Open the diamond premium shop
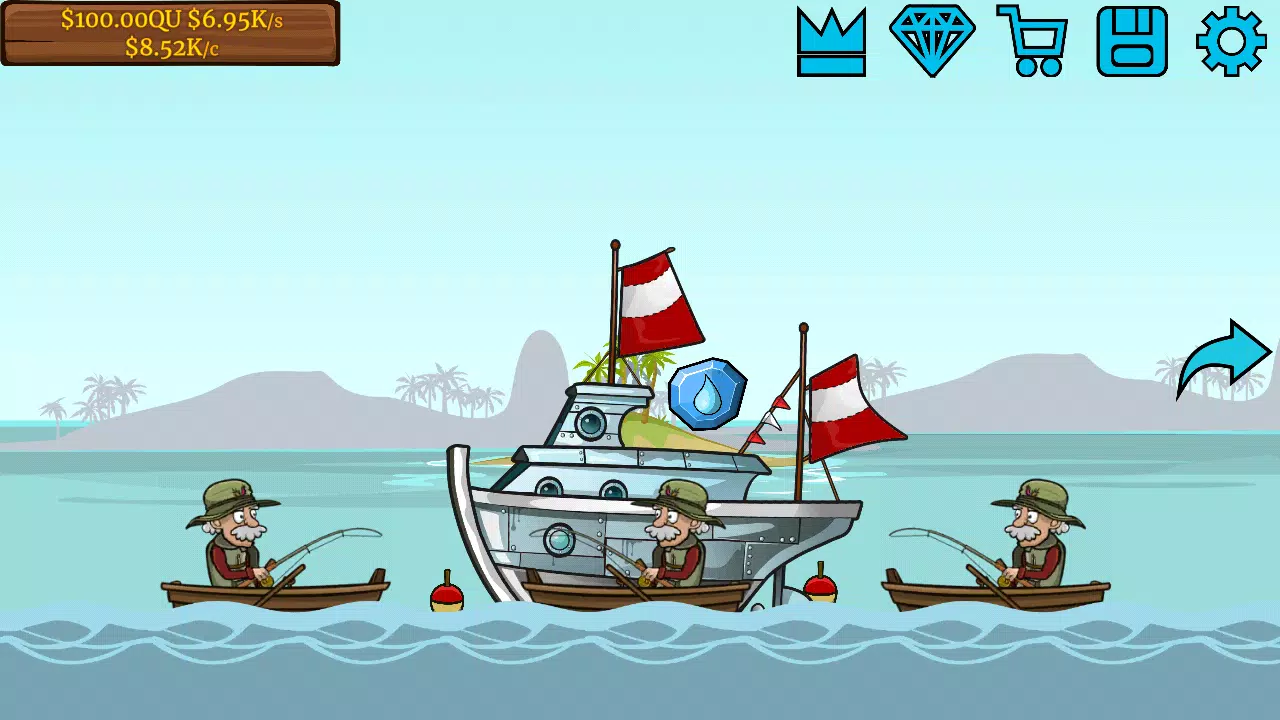The image size is (1280, 720). point(933,40)
